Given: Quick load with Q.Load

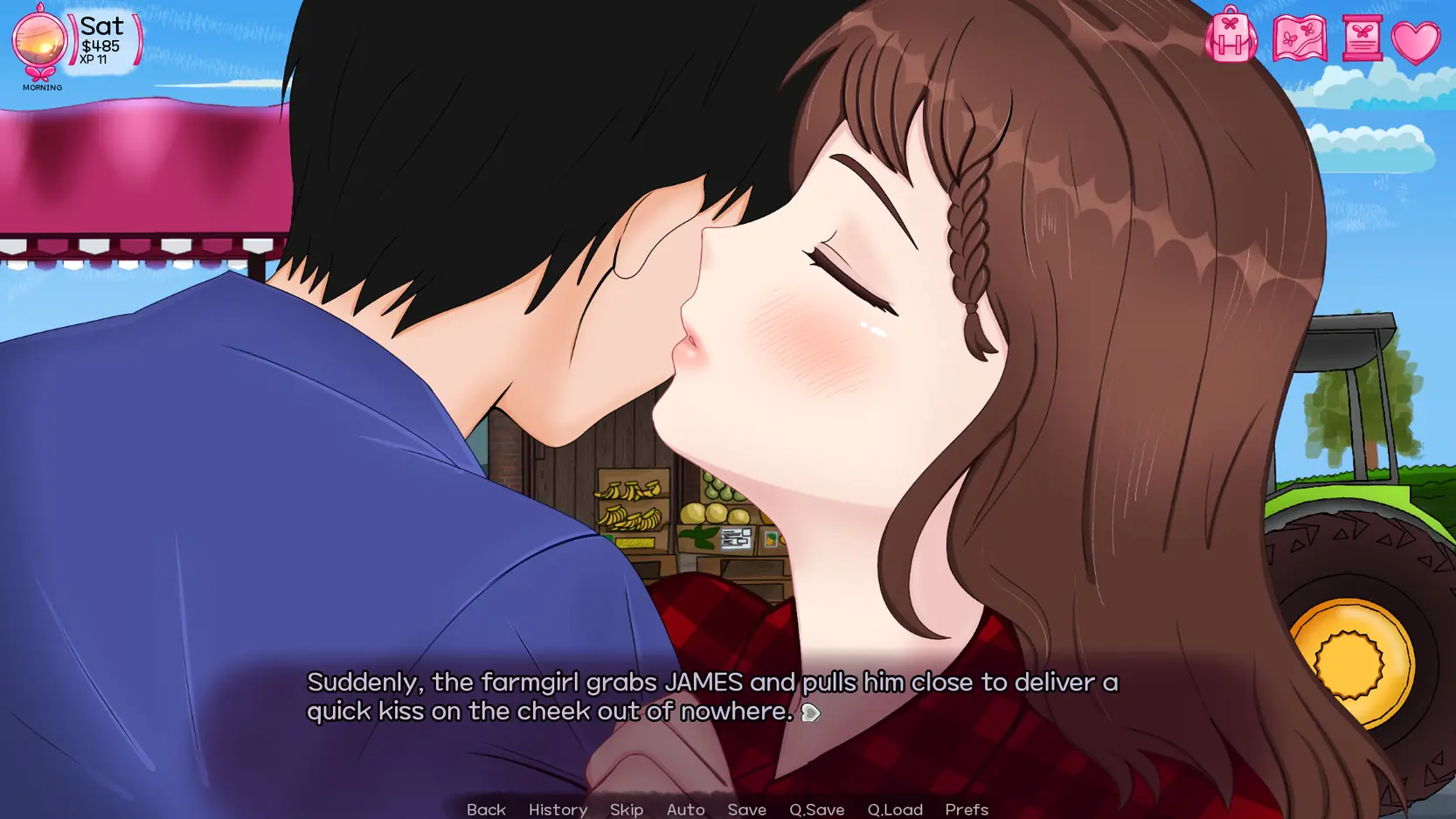Looking at the screenshot, I should [x=895, y=809].
